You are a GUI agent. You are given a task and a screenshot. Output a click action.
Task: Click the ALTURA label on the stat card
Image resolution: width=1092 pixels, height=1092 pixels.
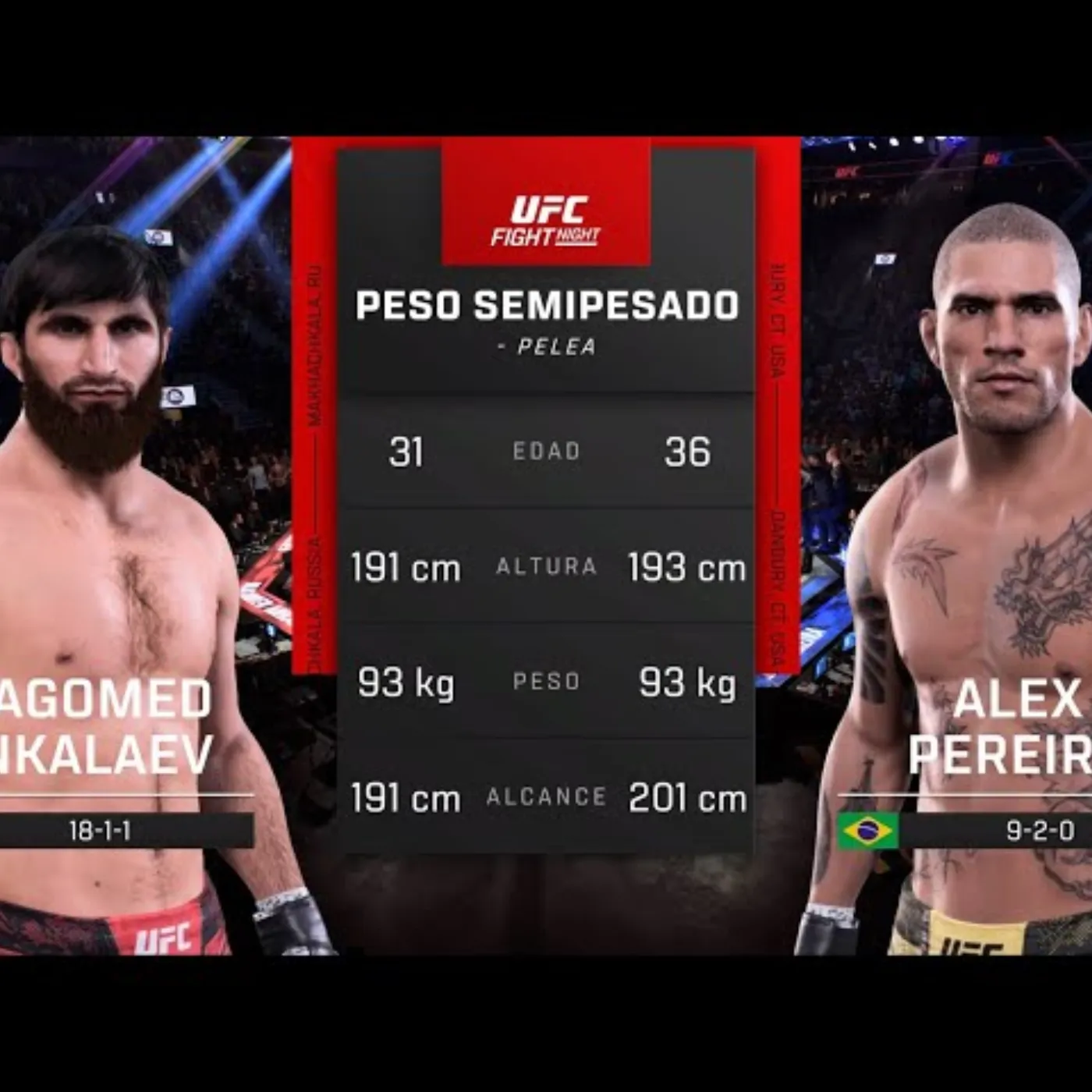tap(546, 569)
